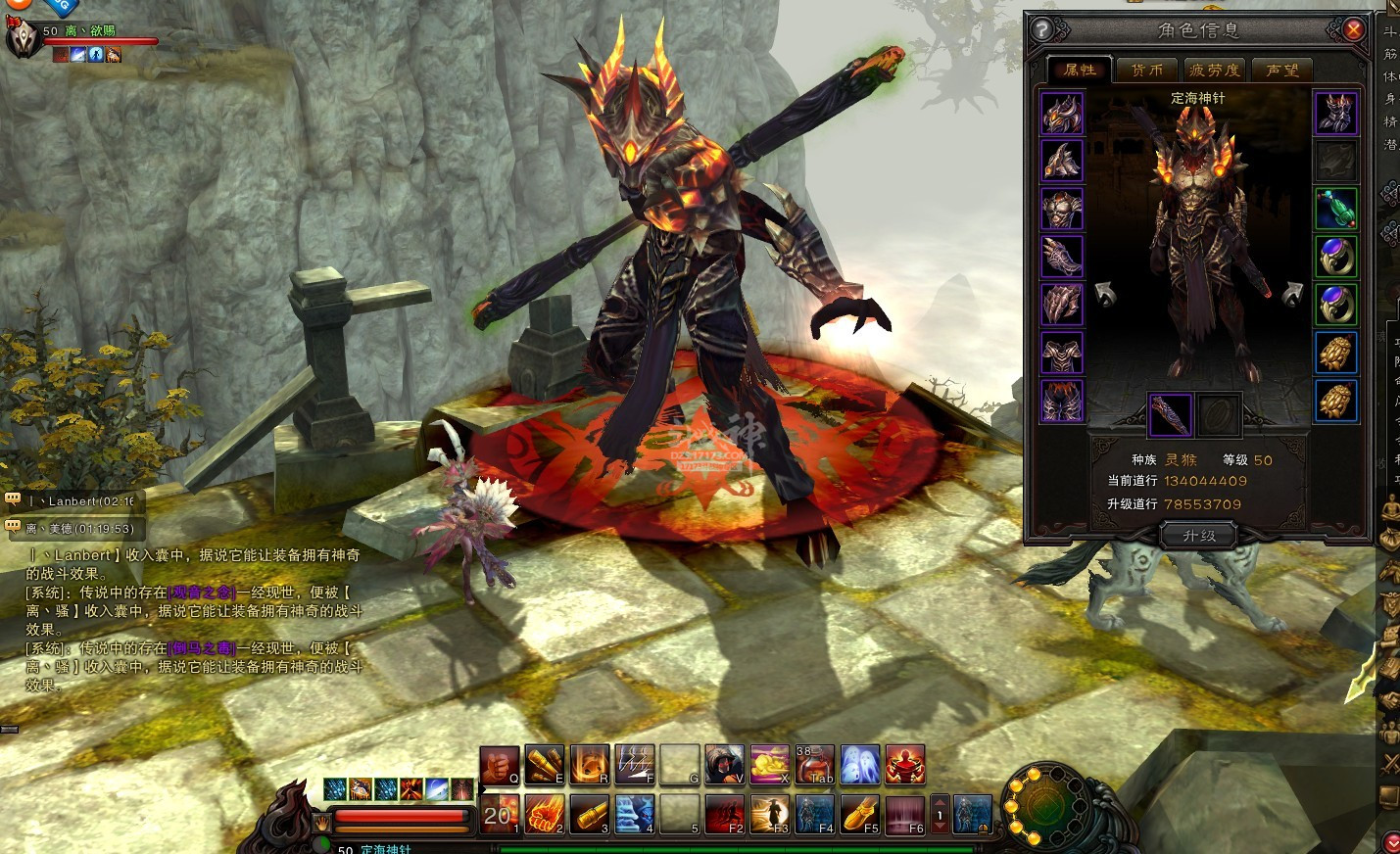The width and height of the screenshot is (1400, 854).
Task: Click the party member portrait 离、欲赐
Action: [x=22, y=39]
